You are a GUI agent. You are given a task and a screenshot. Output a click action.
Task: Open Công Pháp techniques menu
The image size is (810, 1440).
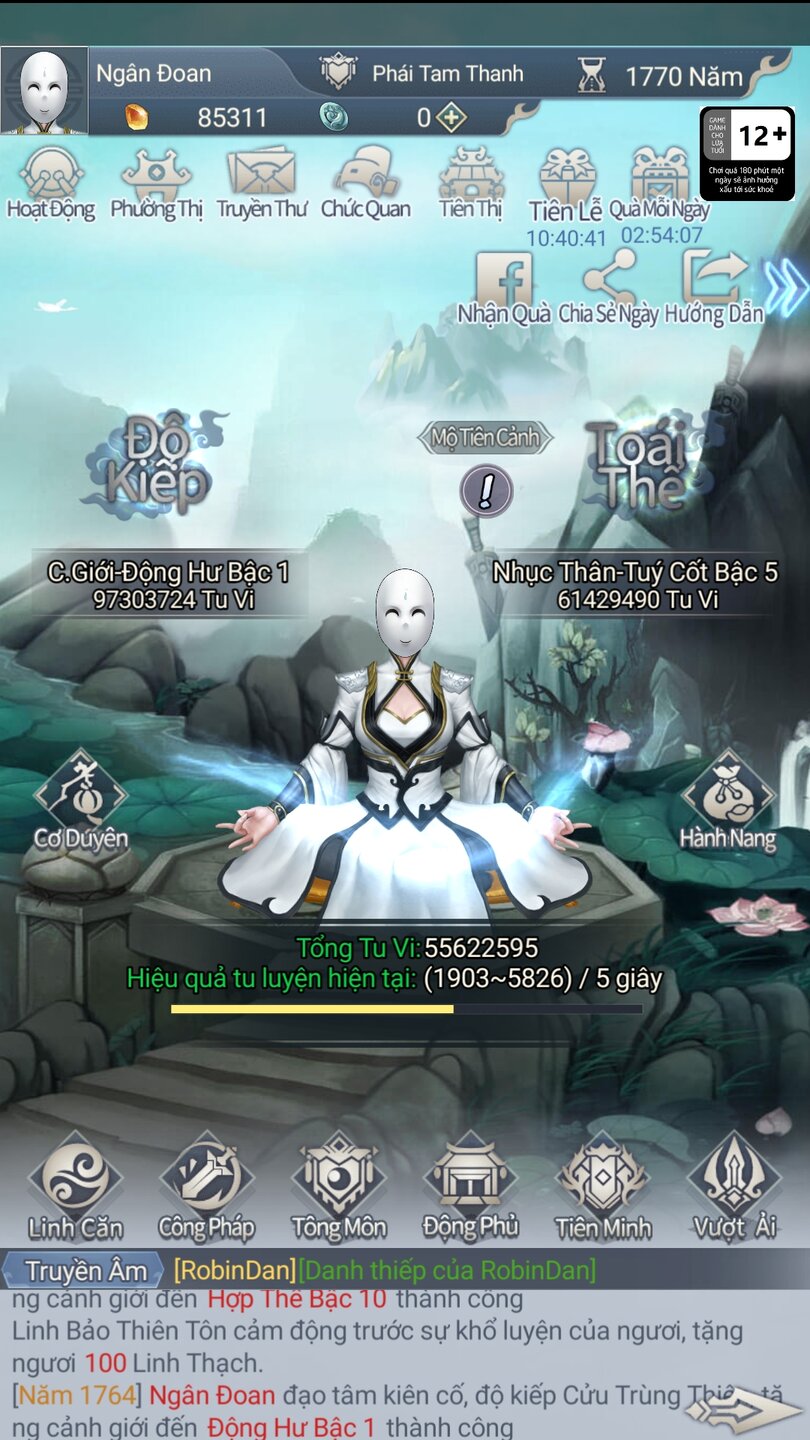[x=207, y=1186]
